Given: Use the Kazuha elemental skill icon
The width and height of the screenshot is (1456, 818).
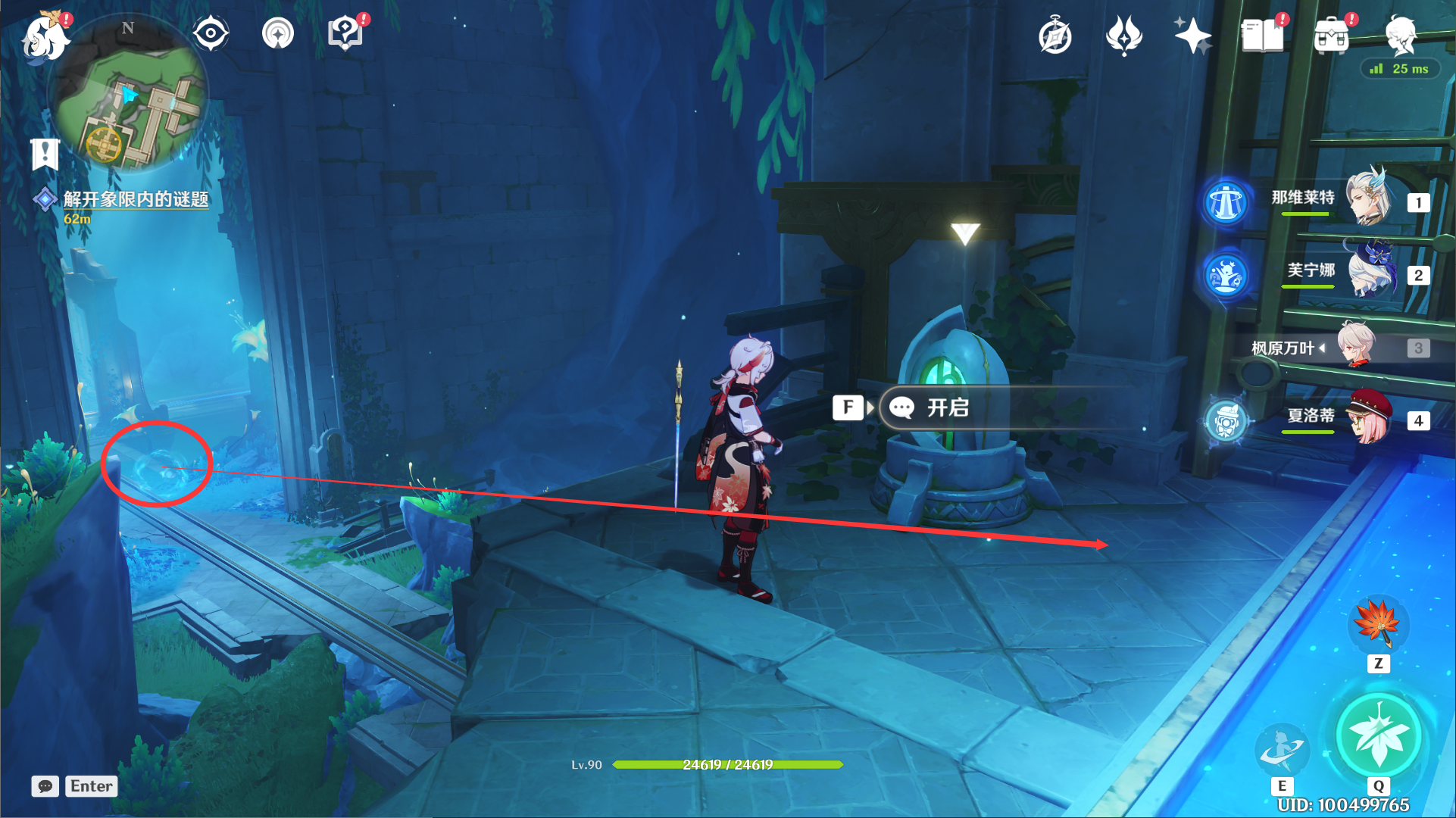Looking at the screenshot, I should pyautogui.click(x=1281, y=748).
